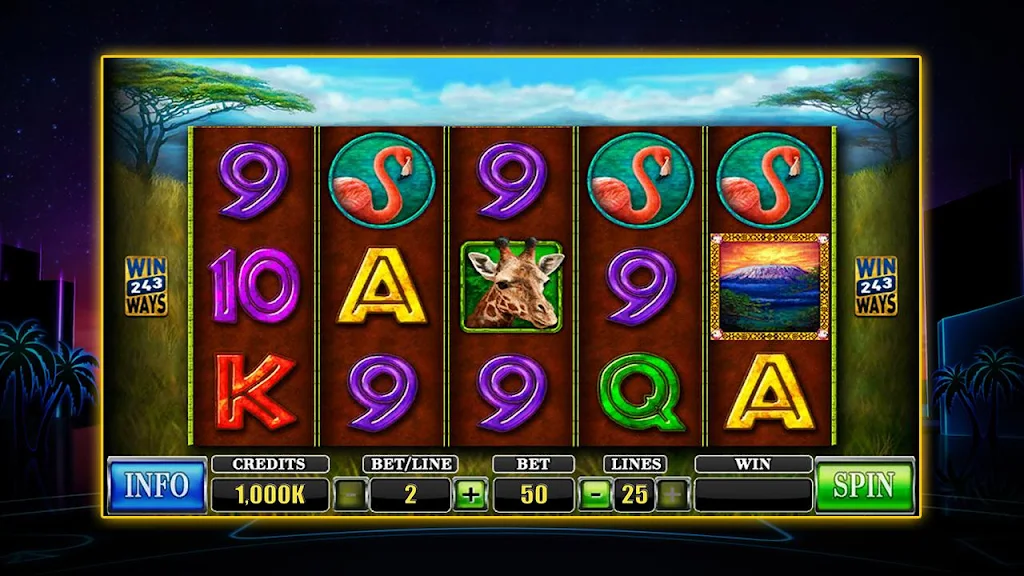
Task: Open the INFO paytable button
Action: point(156,485)
